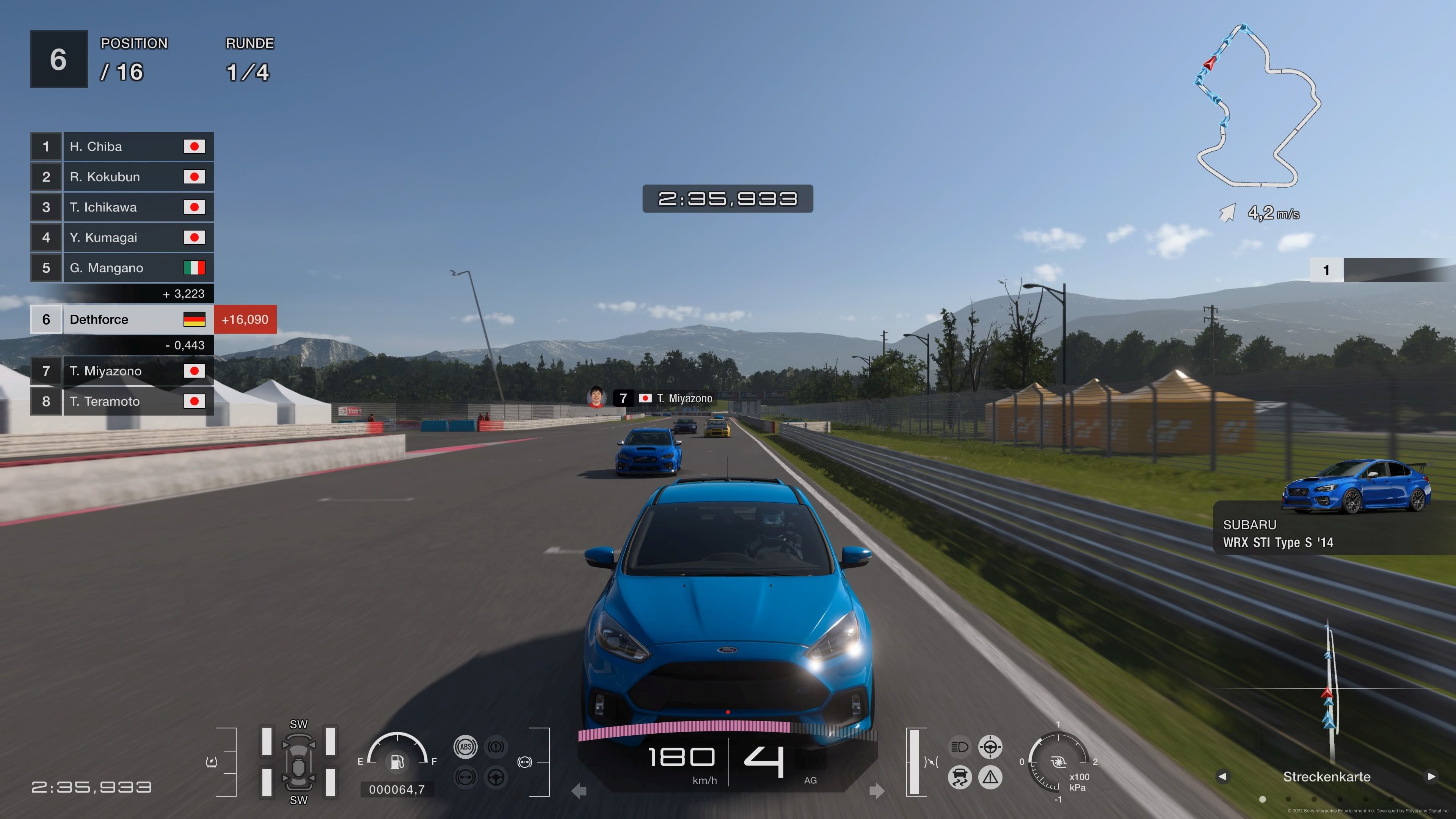Select the ABS indicator icon

coord(466,747)
